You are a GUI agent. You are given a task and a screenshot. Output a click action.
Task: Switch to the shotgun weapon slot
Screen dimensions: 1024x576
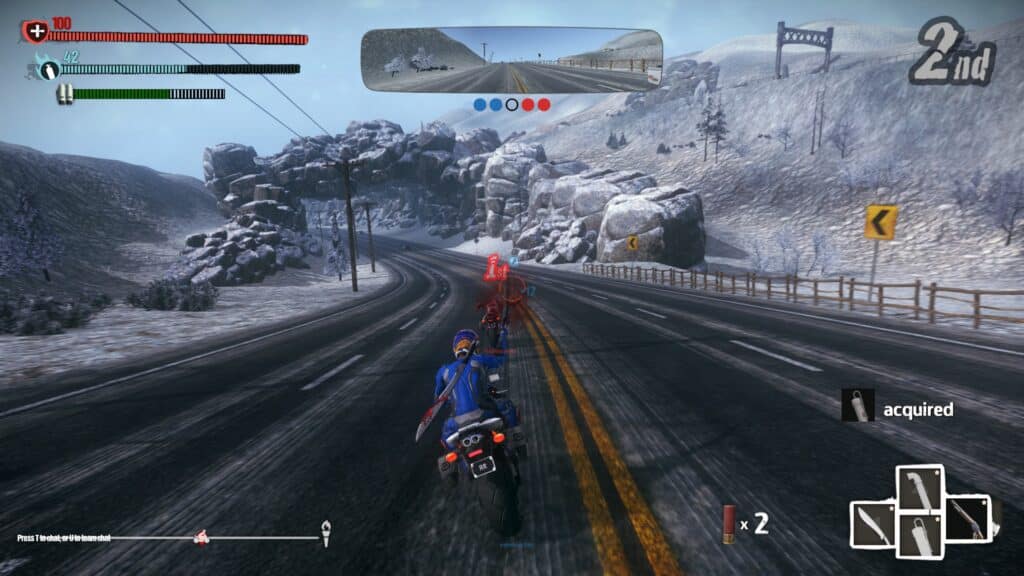968,518
